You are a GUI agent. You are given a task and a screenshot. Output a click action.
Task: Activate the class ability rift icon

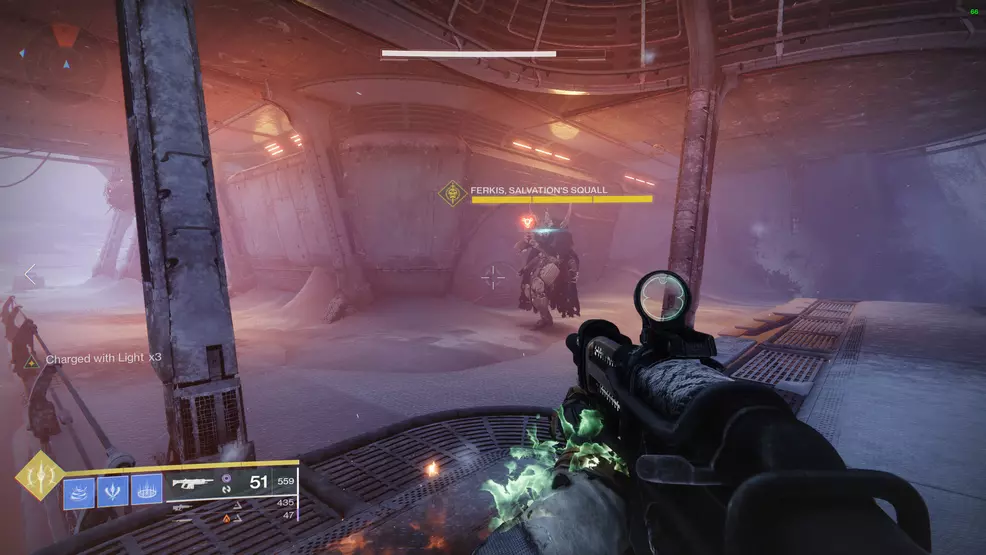(146, 490)
